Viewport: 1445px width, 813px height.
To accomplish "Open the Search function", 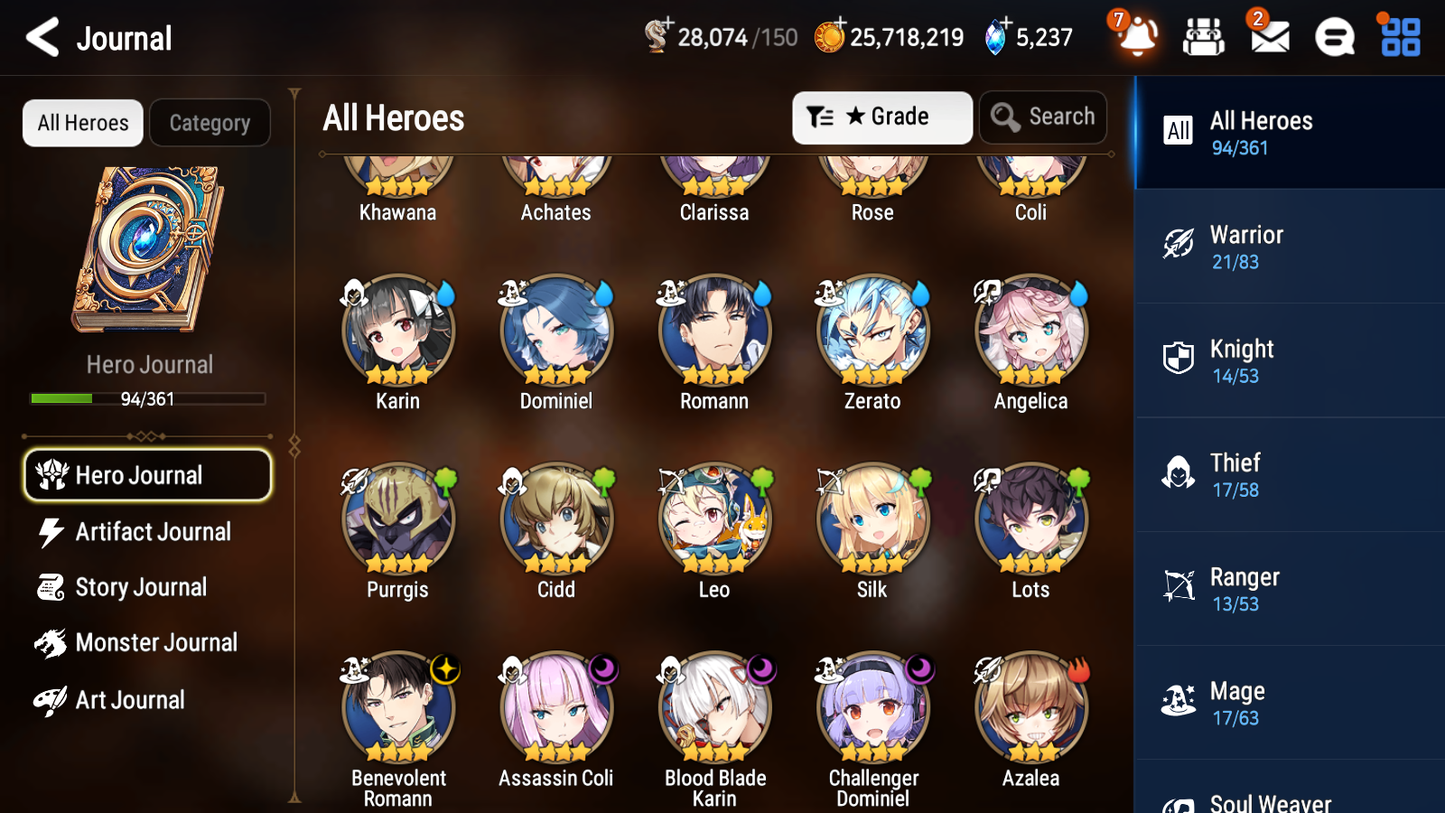I will (x=1043, y=117).
